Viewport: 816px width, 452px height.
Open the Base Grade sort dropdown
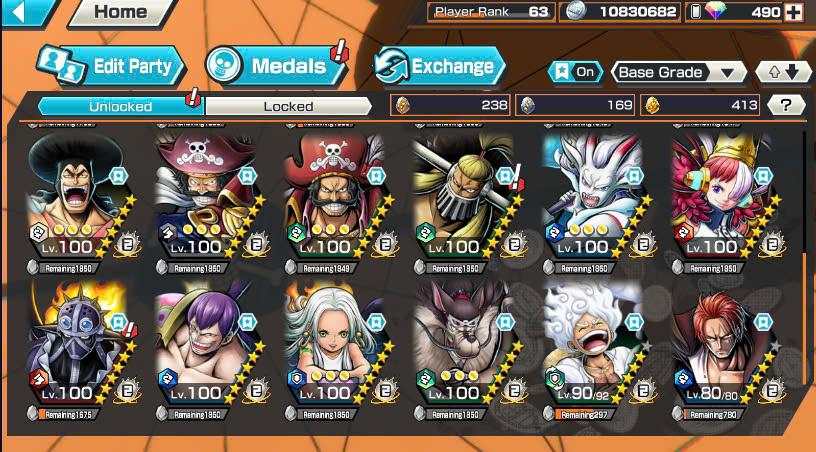[x=678, y=72]
